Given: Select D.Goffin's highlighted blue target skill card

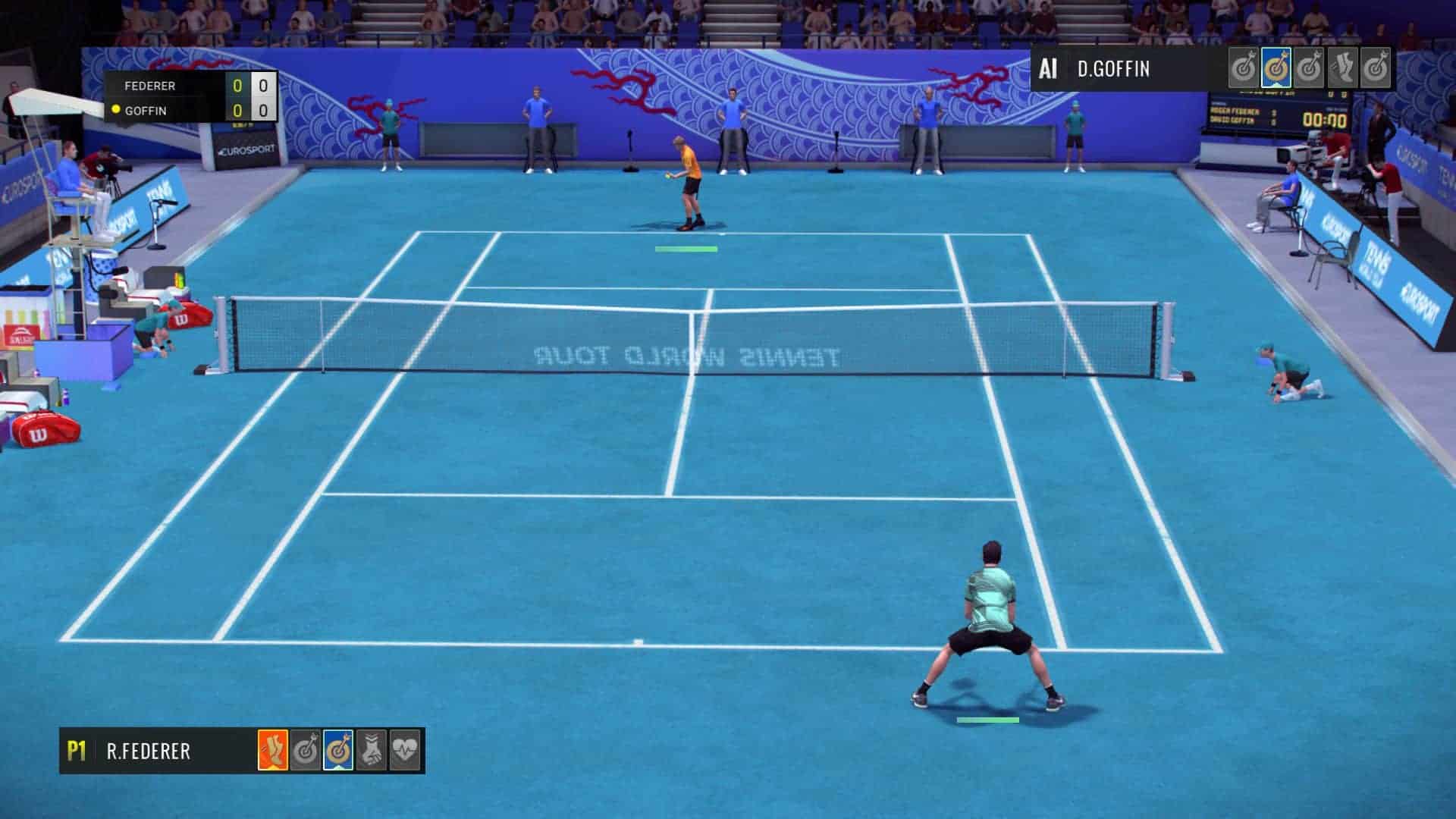Looking at the screenshot, I should [x=1276, y=69].
